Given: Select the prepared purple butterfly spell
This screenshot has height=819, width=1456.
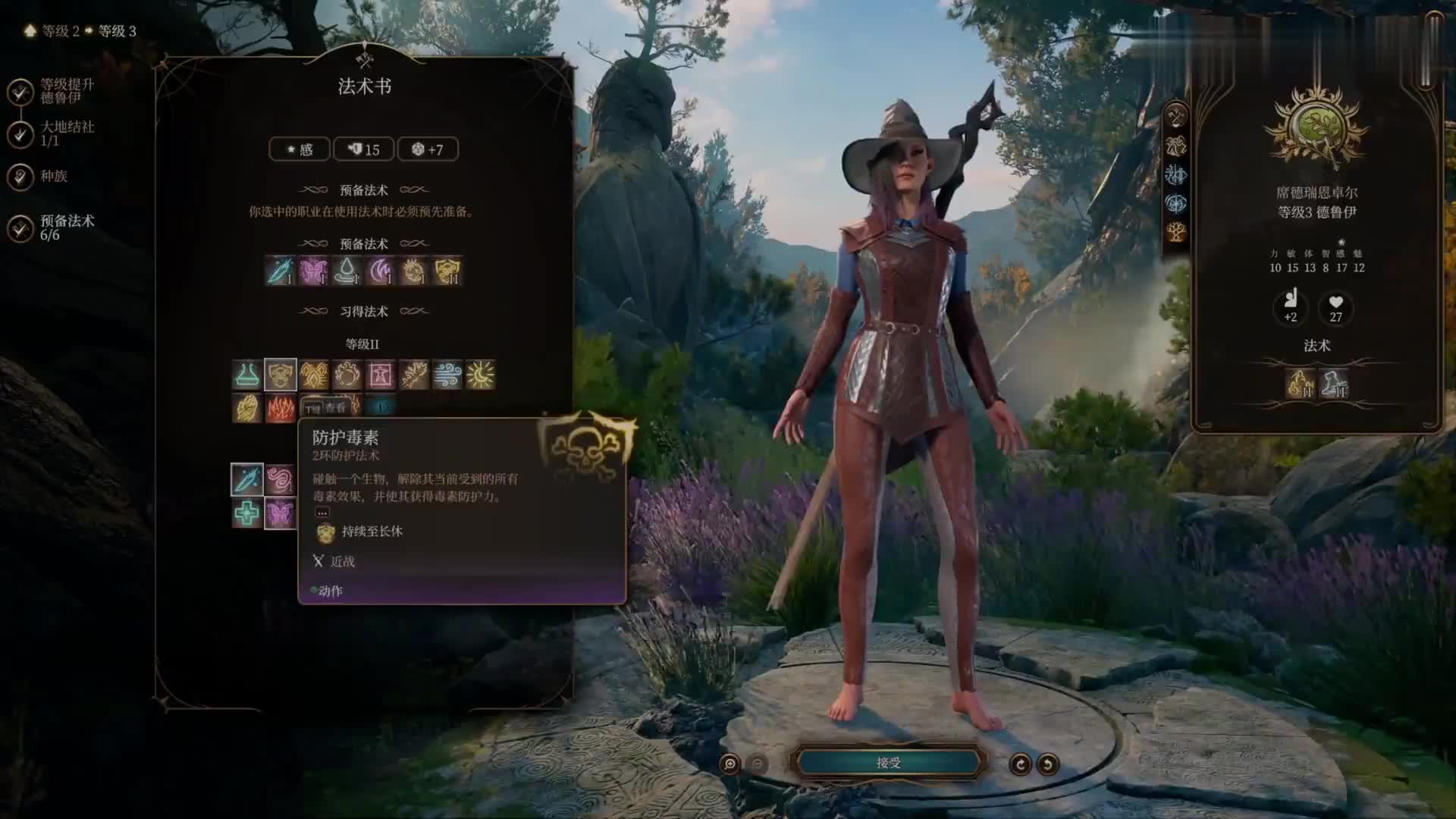Looking at the screenshot, I should pyautogui.click(x=313, y=271).
